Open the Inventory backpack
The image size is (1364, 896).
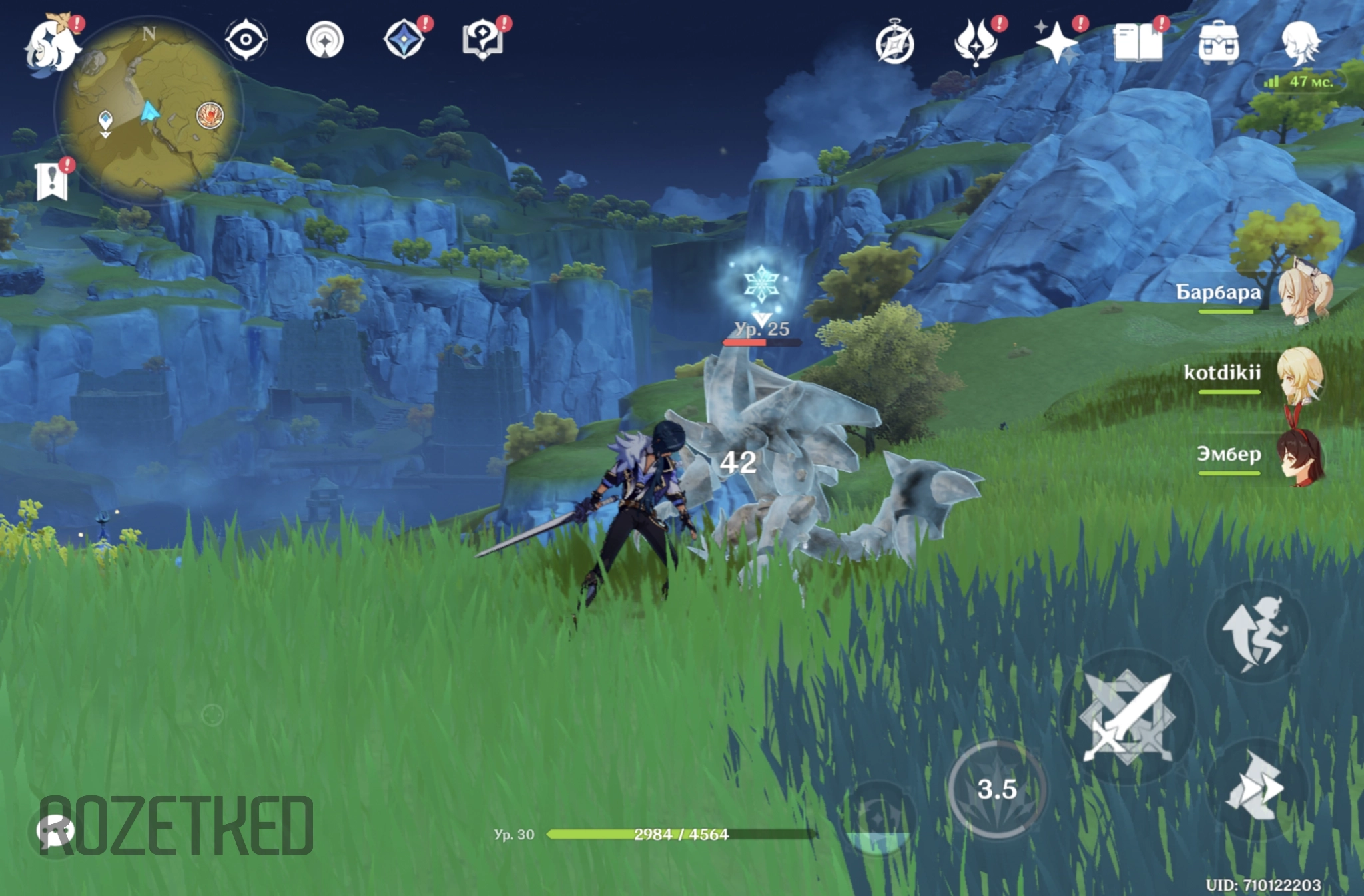point(1218,43)
